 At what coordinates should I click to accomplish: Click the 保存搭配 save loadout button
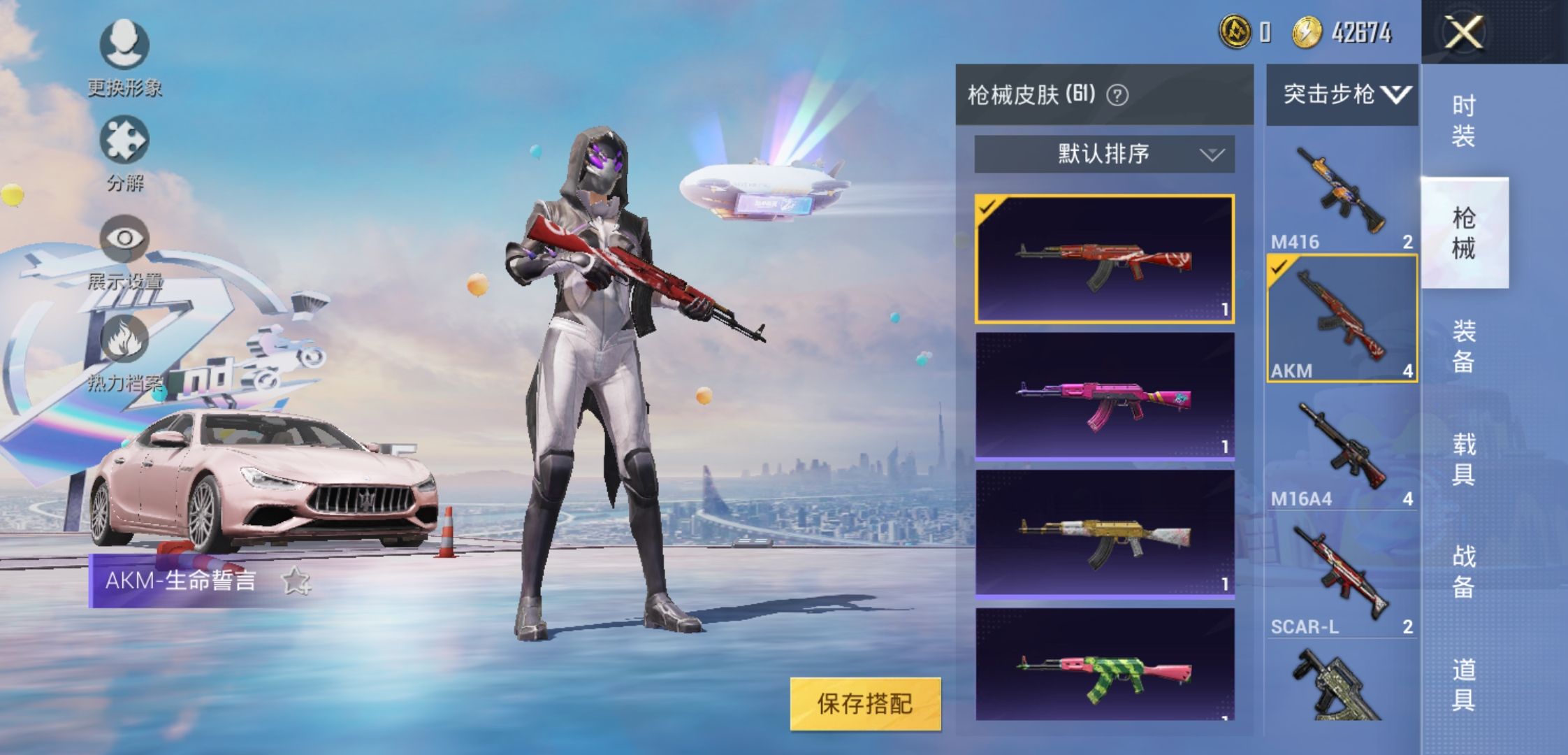pyautogui.click(x=865, y=704)
